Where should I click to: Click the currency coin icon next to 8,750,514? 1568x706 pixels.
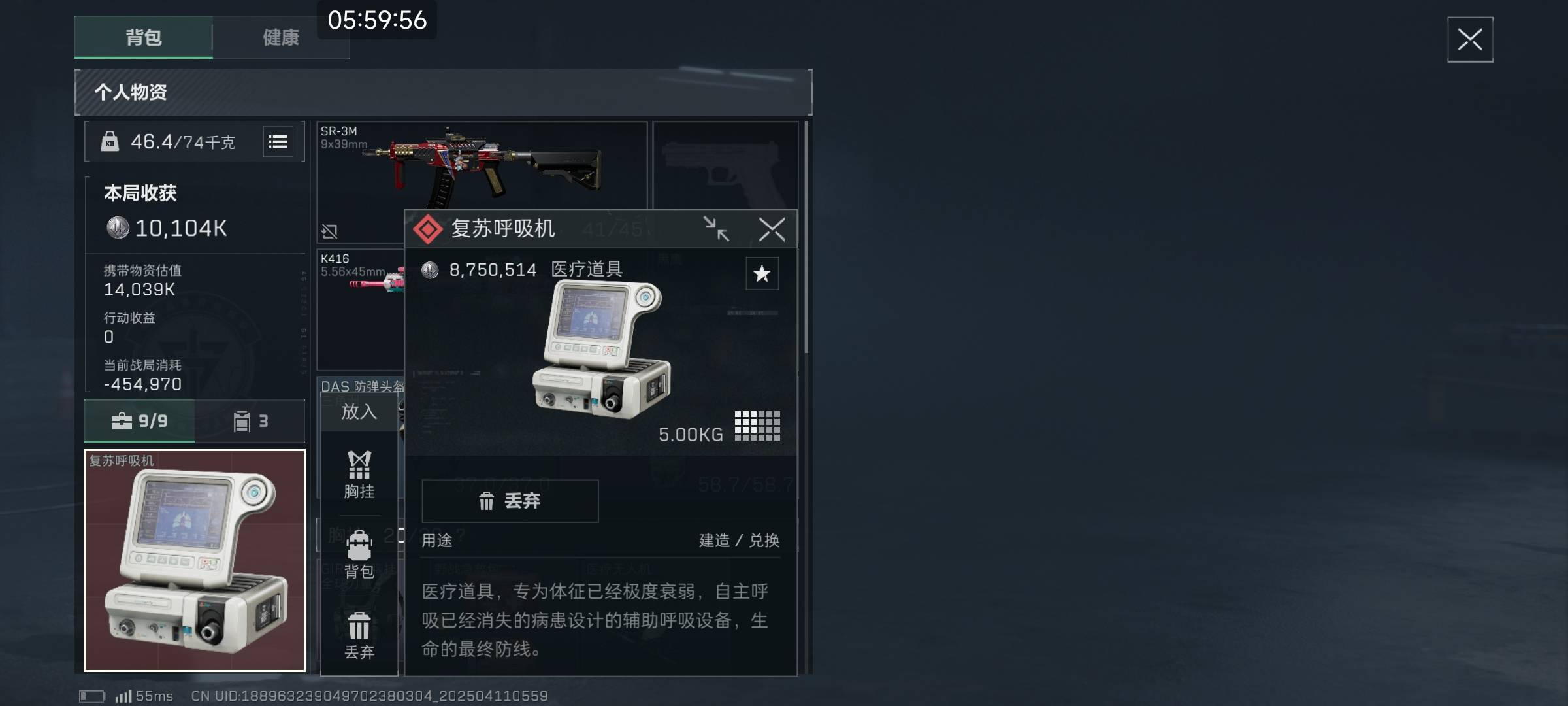pyautogui.click(x=431, y=269)
